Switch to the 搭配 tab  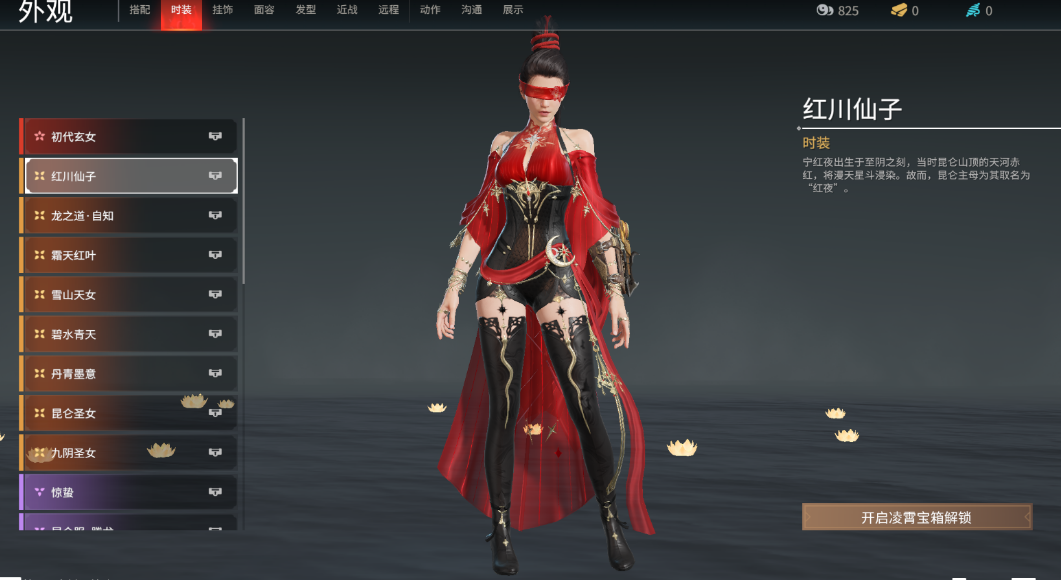pyautogui.click(x=140, y=10)
